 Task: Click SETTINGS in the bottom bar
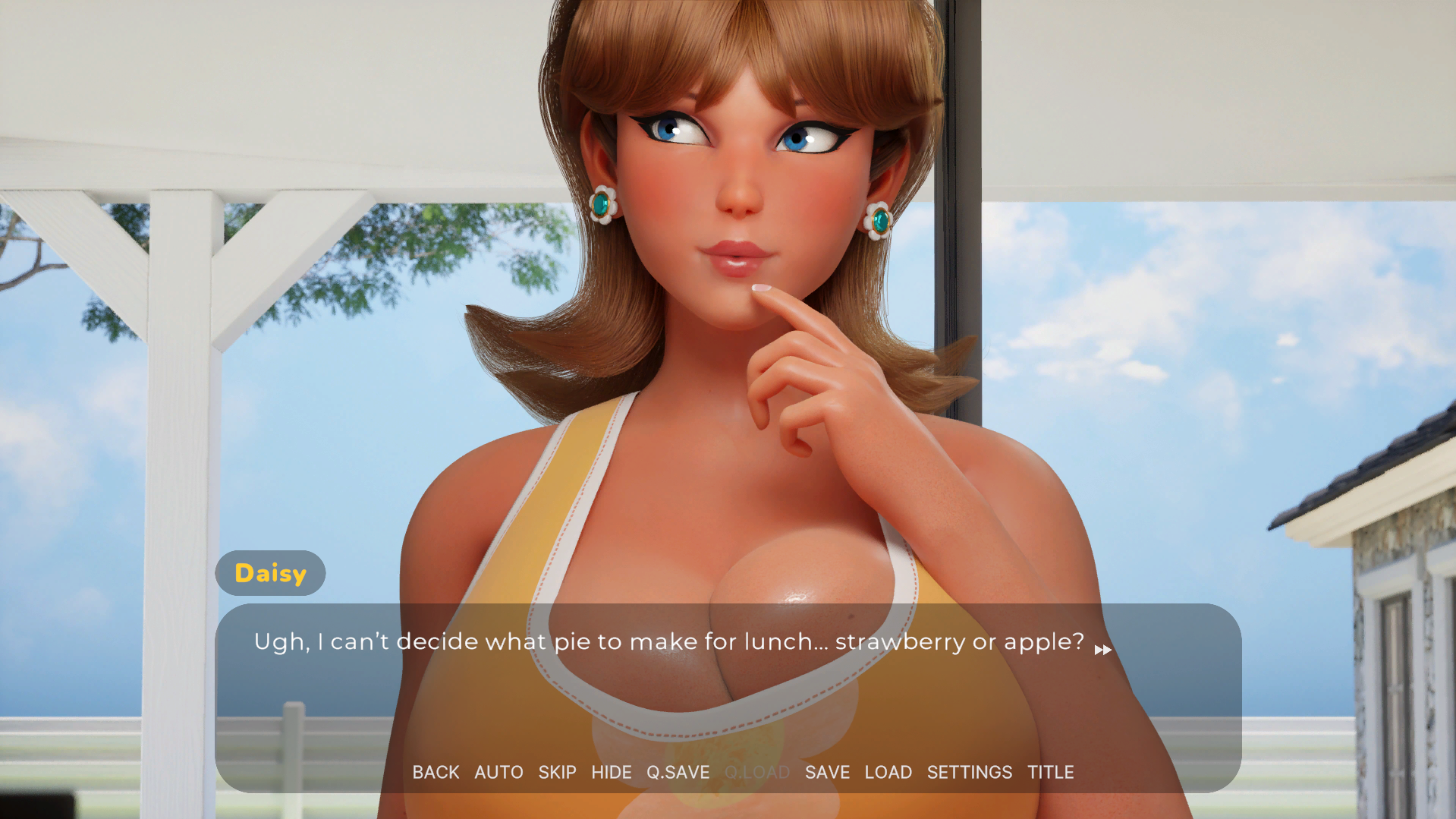click(969, 772)
